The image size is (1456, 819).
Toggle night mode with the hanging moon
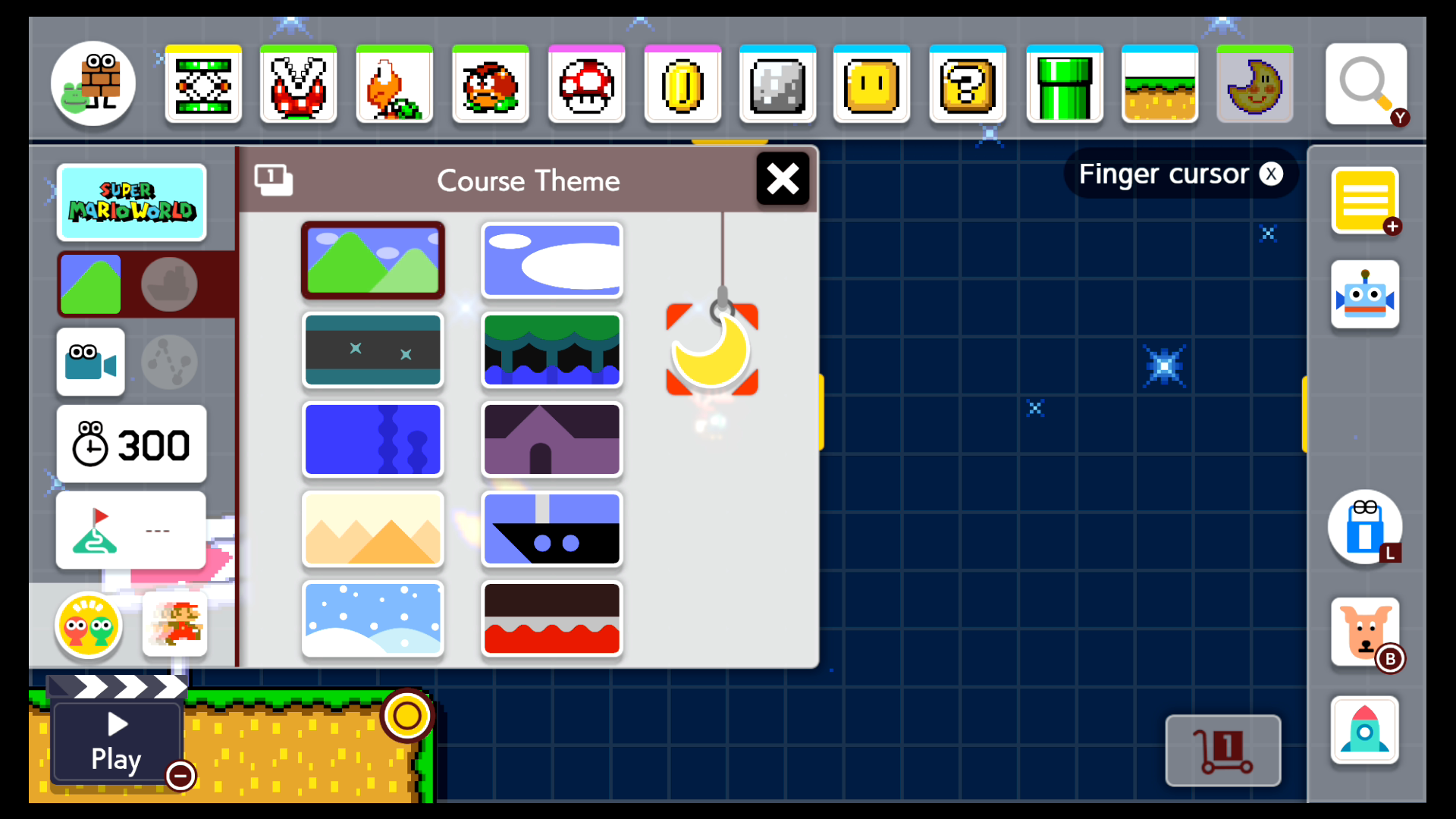(711, 350)
